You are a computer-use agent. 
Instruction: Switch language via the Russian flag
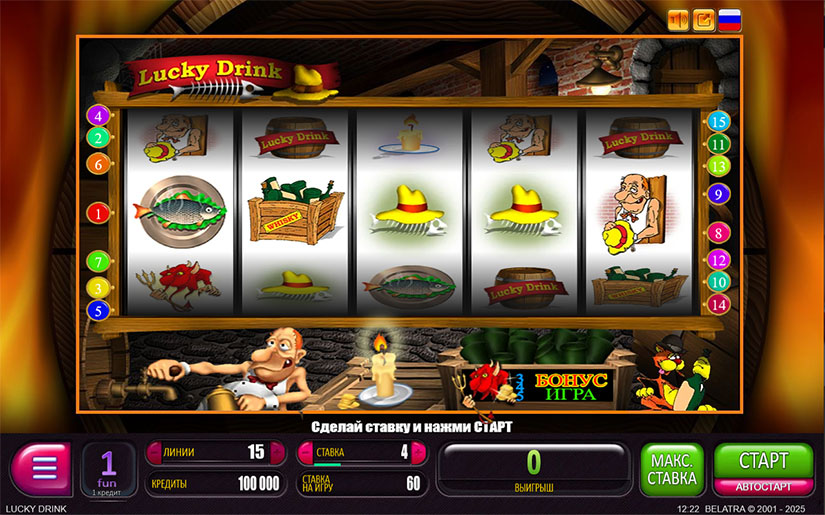coord(730,20)
